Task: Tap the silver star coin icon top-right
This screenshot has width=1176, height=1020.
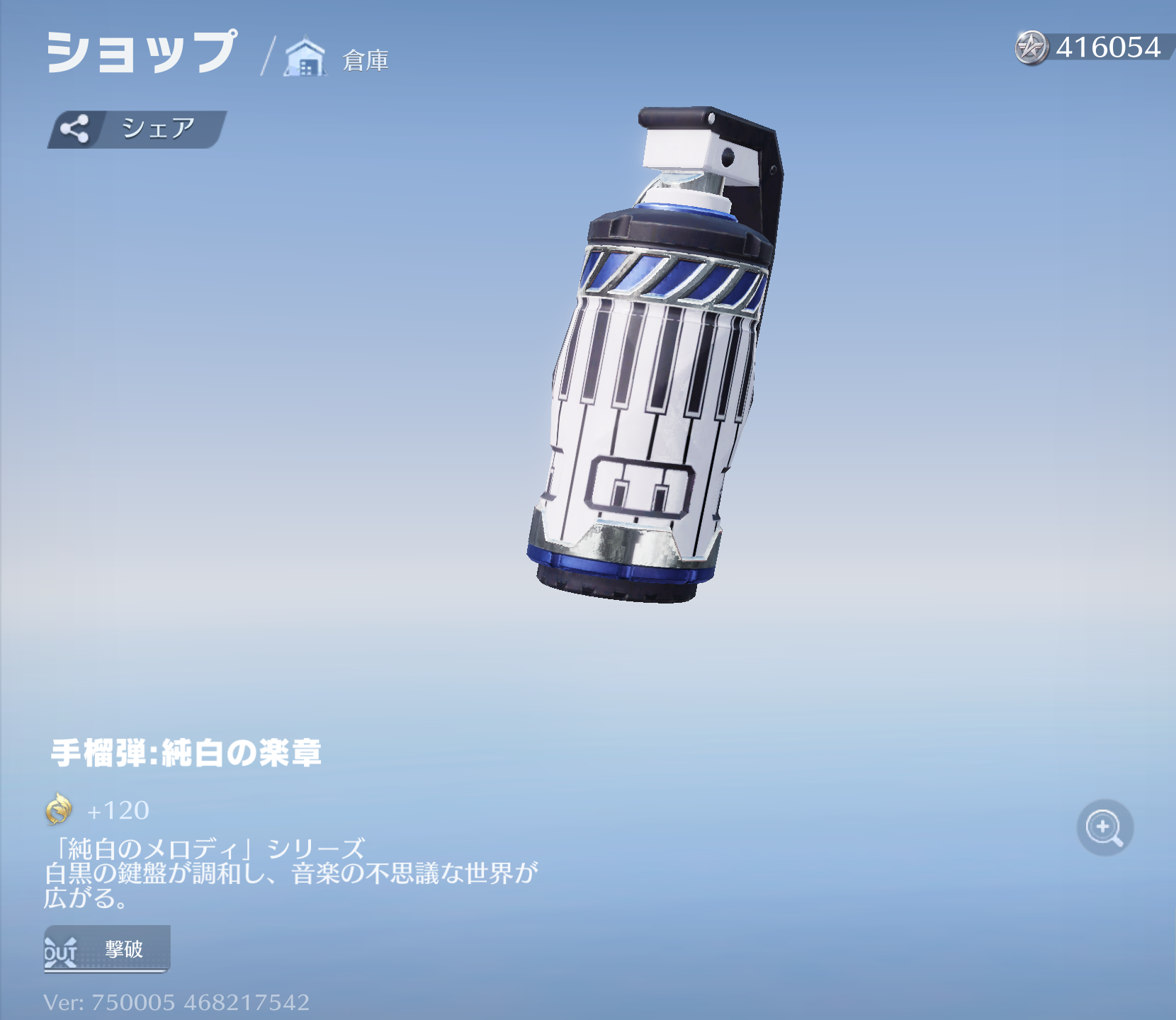Action: [1032, 47]
